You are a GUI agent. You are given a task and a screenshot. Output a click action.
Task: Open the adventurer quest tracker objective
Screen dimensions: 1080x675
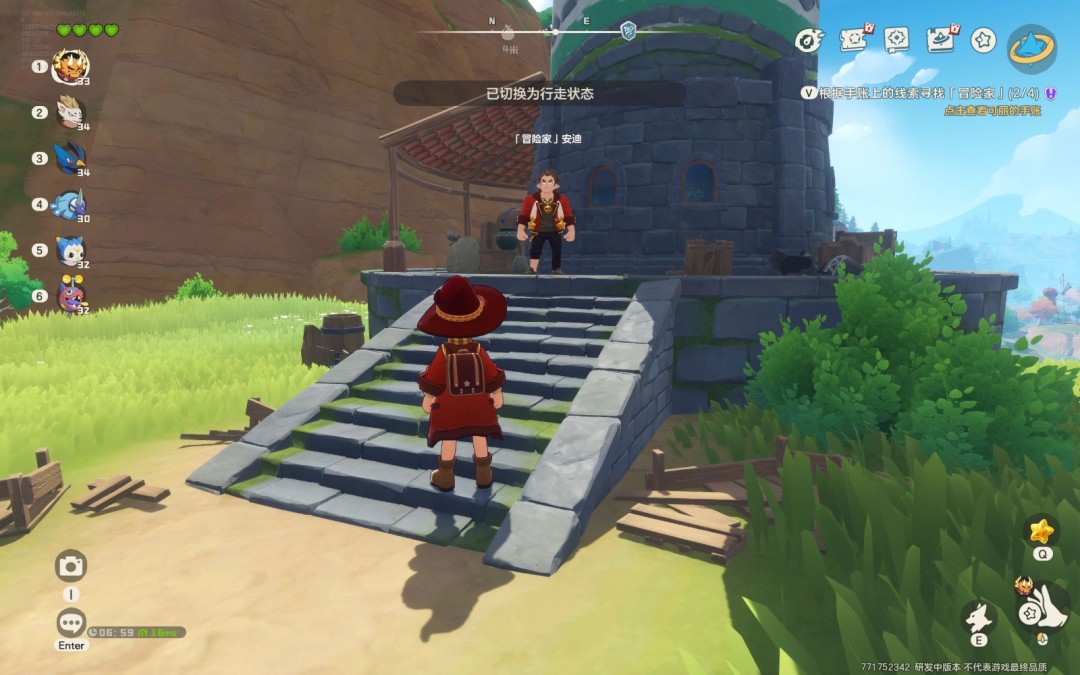[x=918, y=92]
